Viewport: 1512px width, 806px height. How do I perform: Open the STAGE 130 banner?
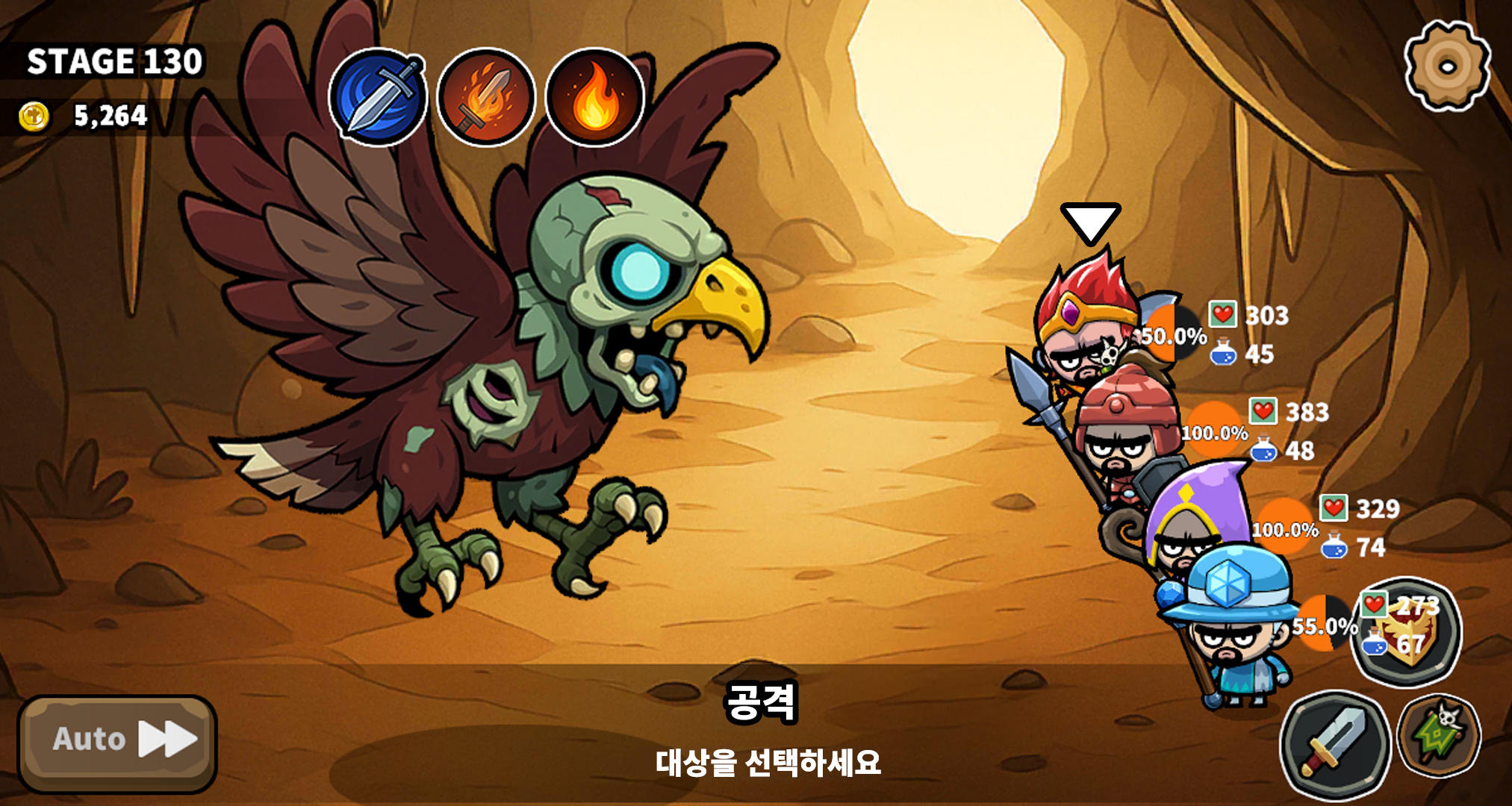(112, 62)
